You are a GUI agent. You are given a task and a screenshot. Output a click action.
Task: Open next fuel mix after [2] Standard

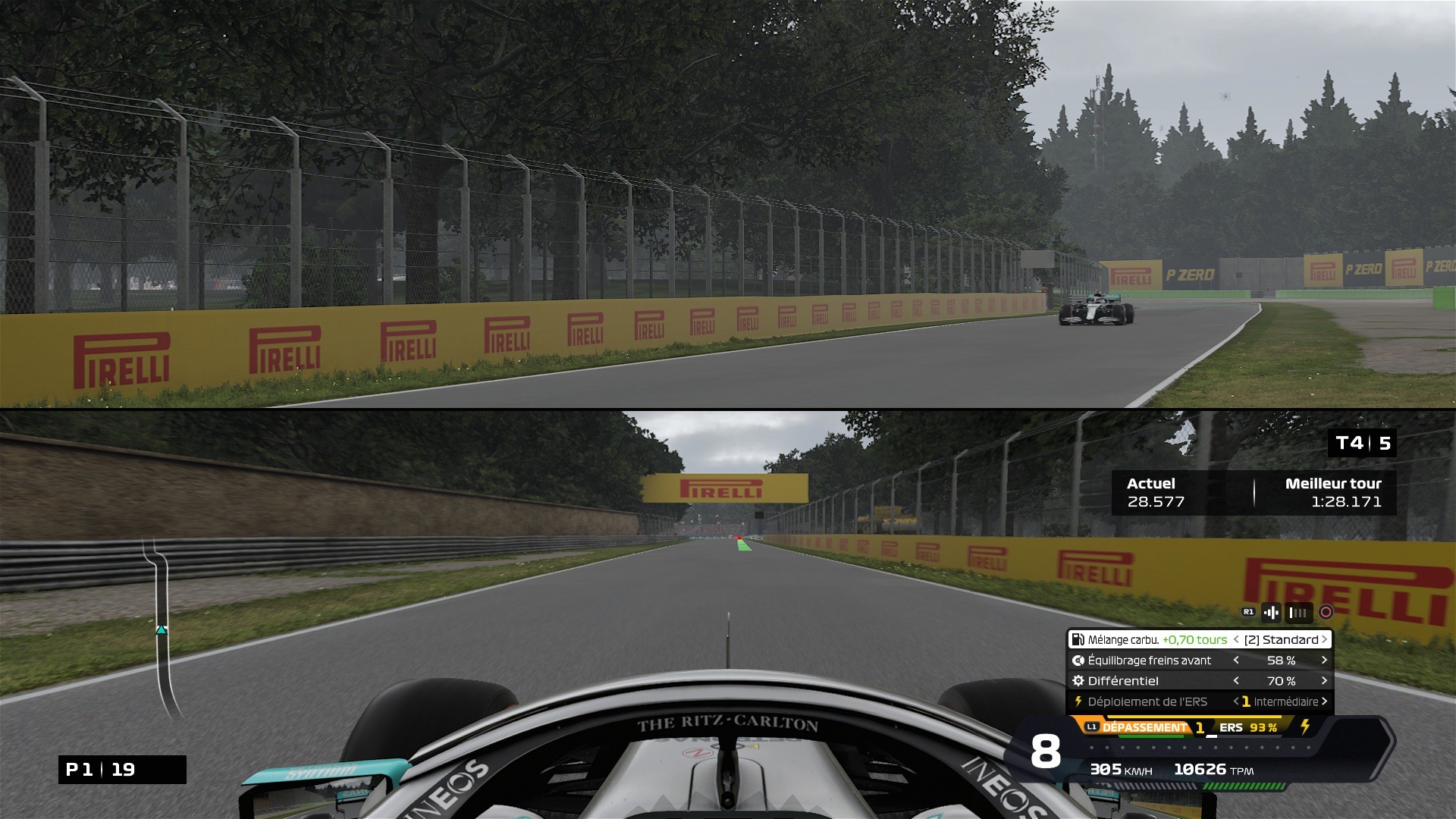(1324, 639)
